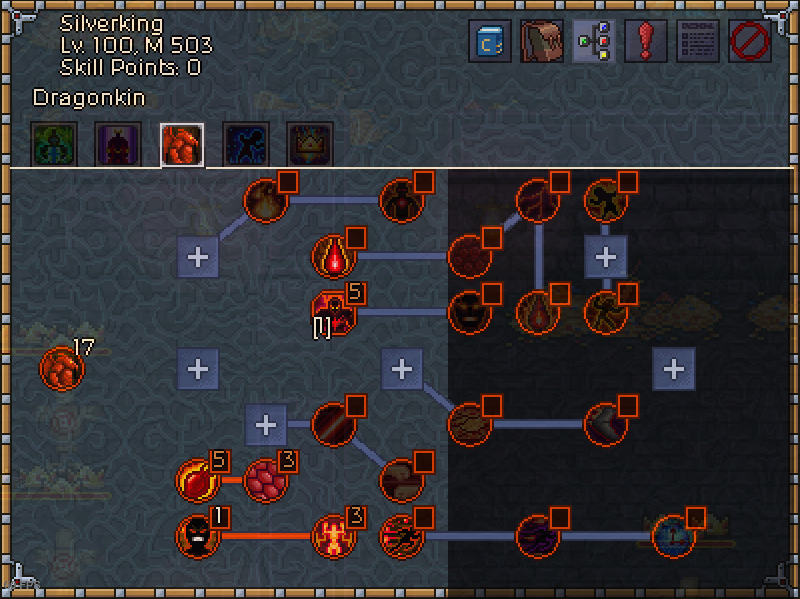Select the blue-glowing skill node

point(673,536)
